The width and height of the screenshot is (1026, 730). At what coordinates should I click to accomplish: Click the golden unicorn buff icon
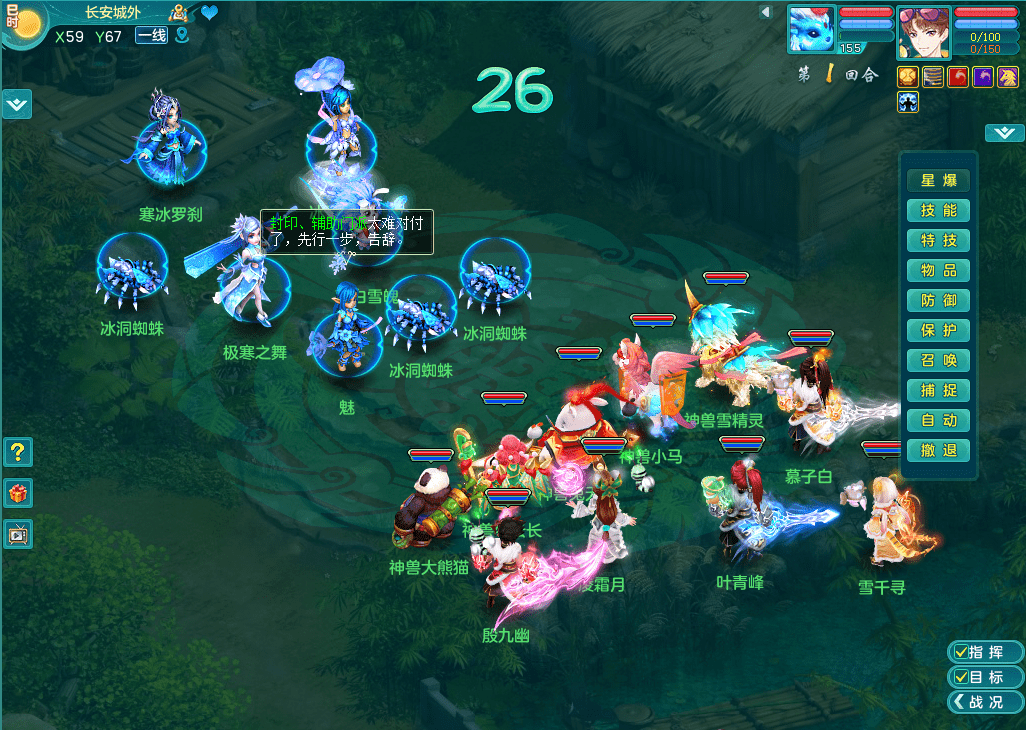1008,77
